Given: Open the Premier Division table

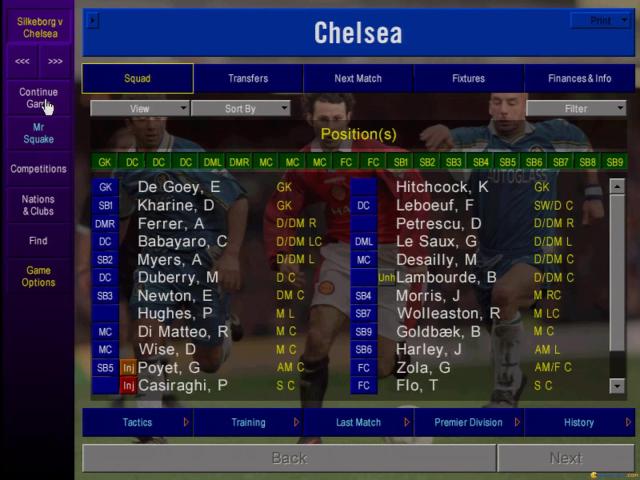Looking at the screenshot, I should pos(468,422).
